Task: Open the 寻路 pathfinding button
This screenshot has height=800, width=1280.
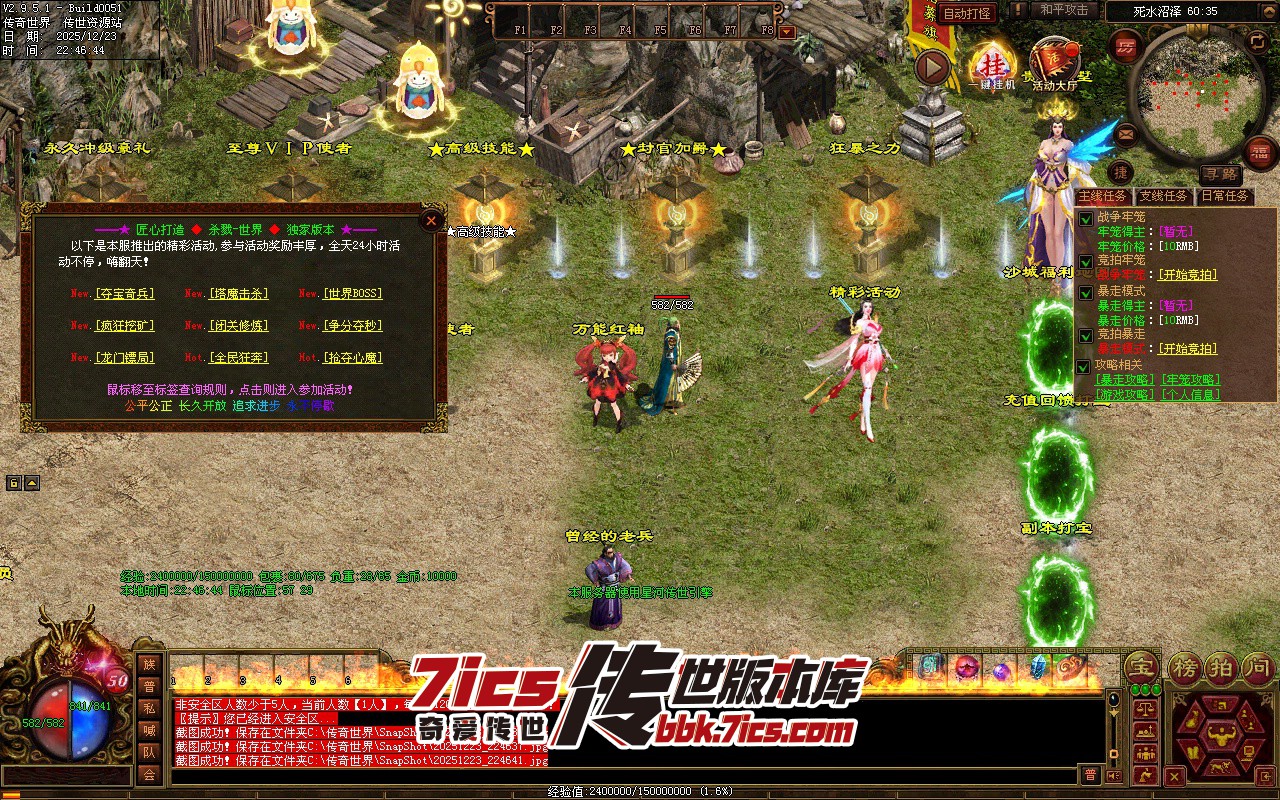Action: (x=1219, y=174)
